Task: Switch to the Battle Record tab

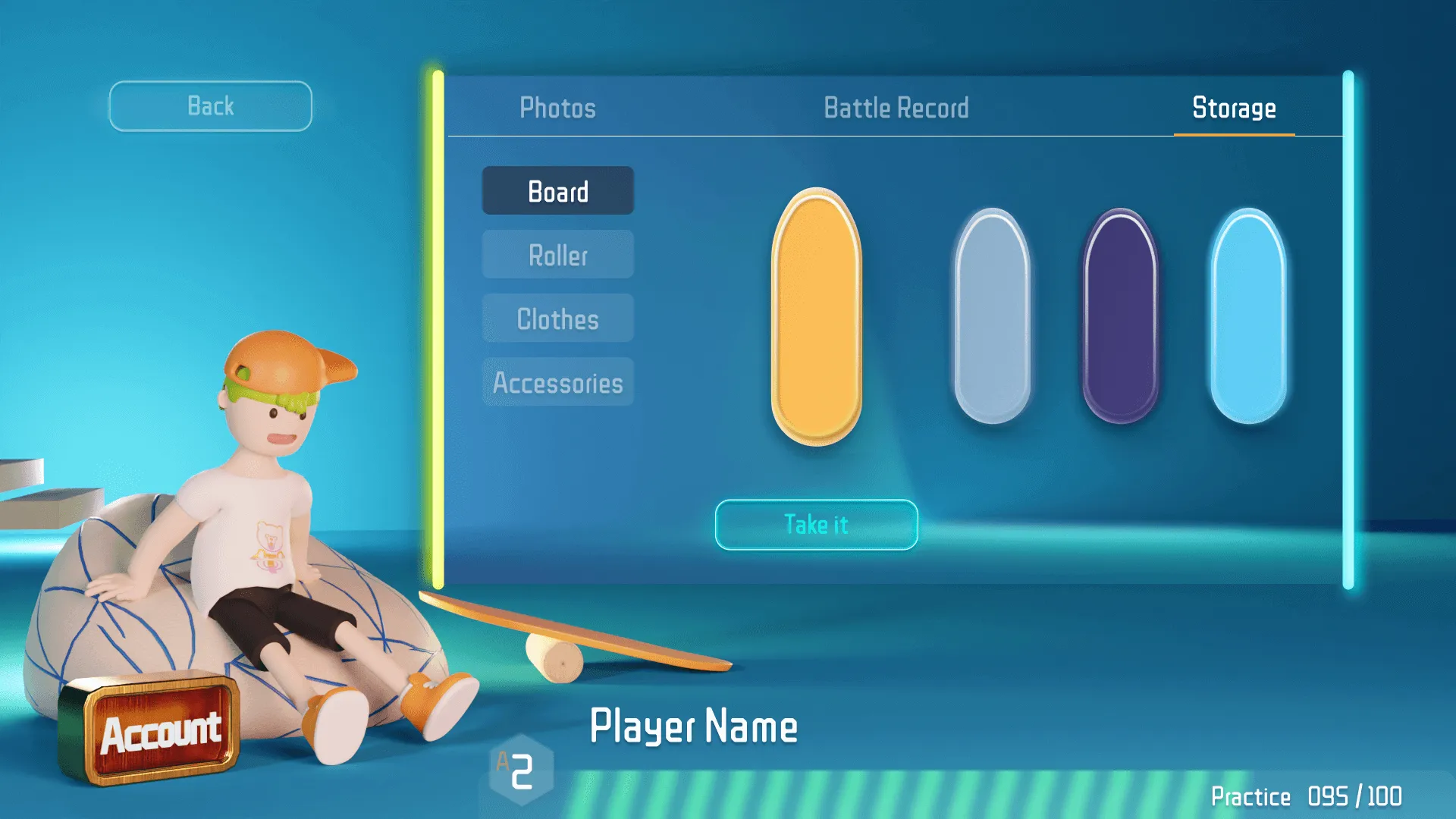Action: tap(896, 108)
